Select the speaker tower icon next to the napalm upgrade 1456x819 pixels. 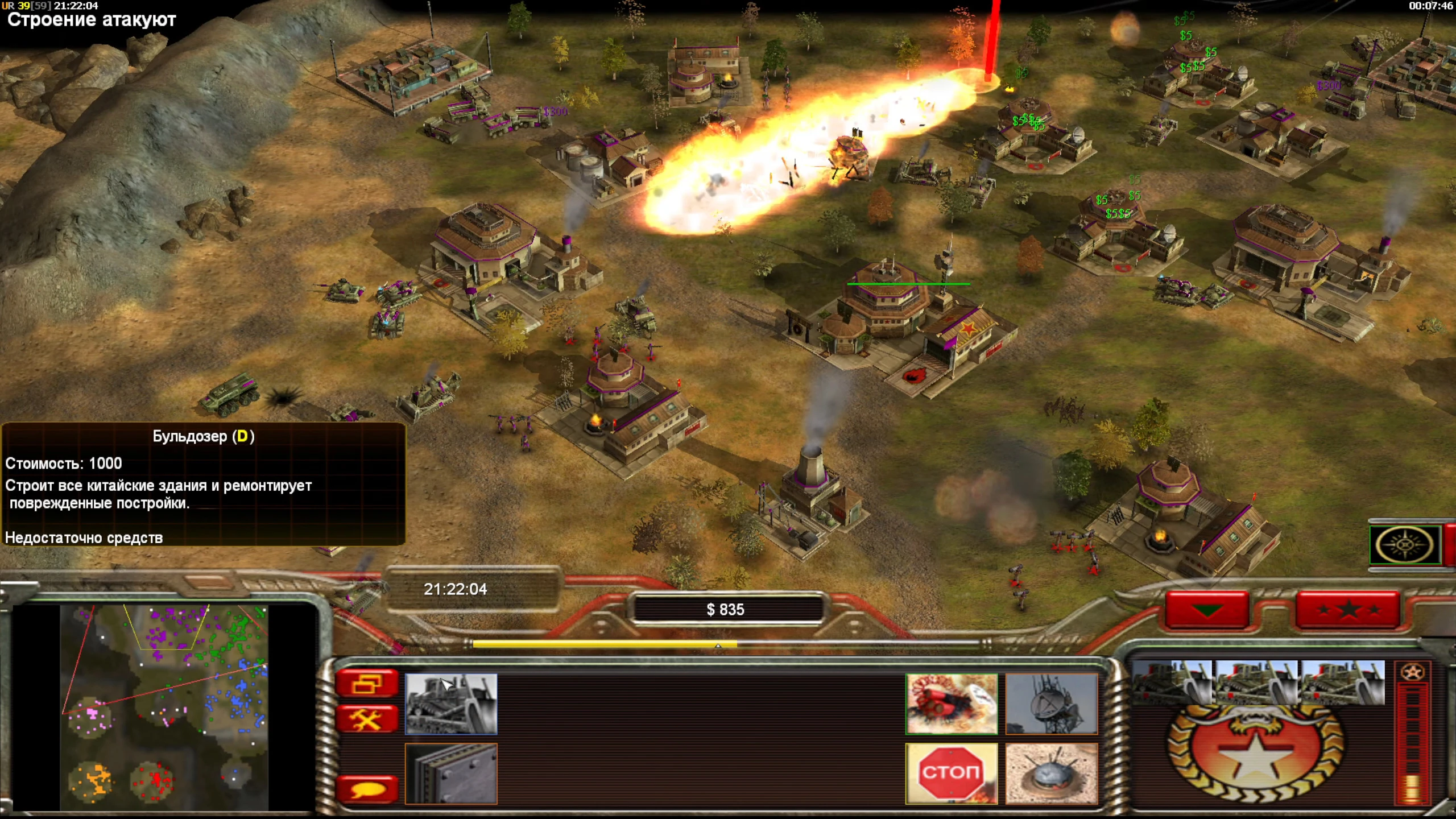pyautogui.click(x=1051, y=704)
